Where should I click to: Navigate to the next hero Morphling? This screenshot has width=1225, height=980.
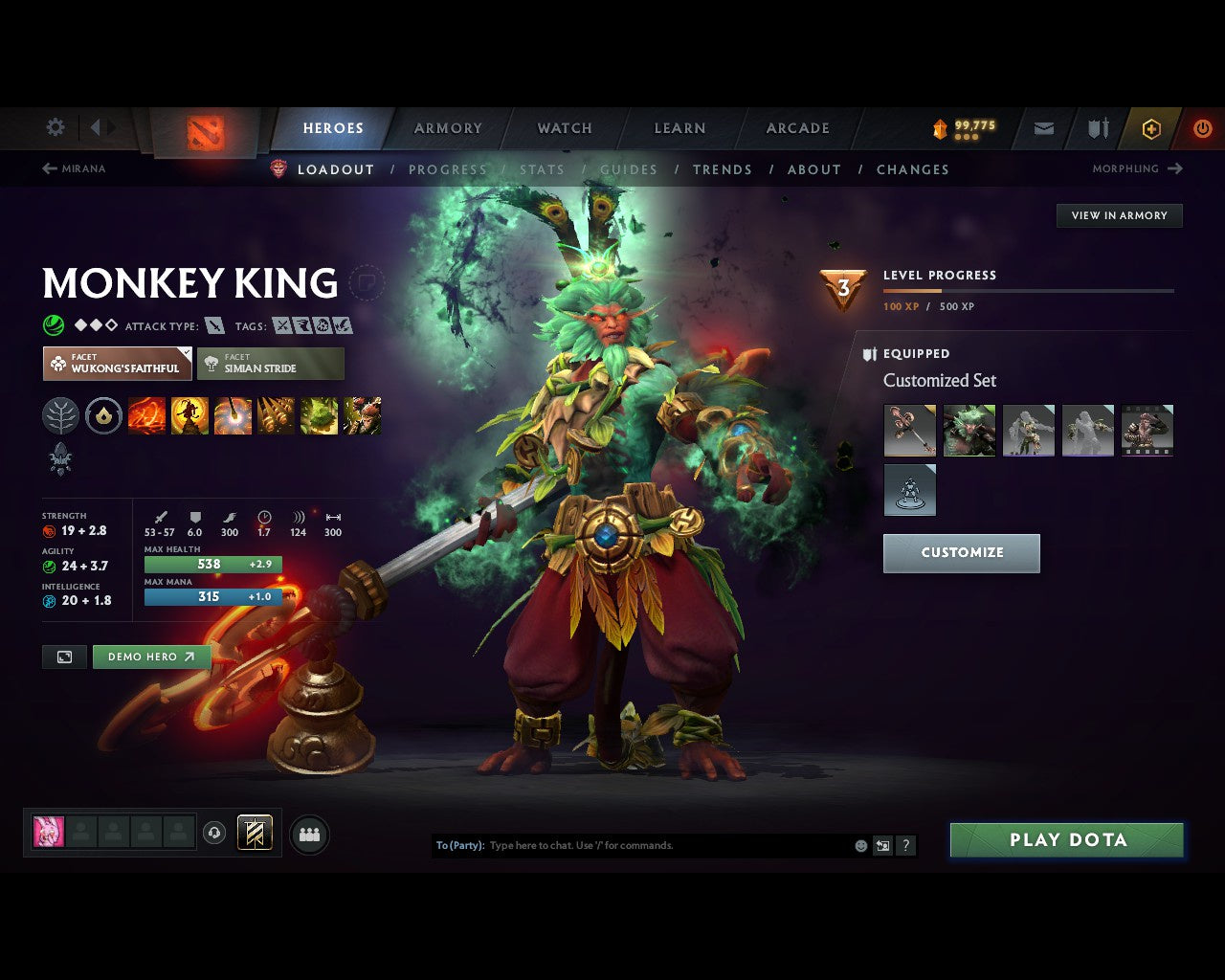pyautogui.click(x=1138, y=168)
